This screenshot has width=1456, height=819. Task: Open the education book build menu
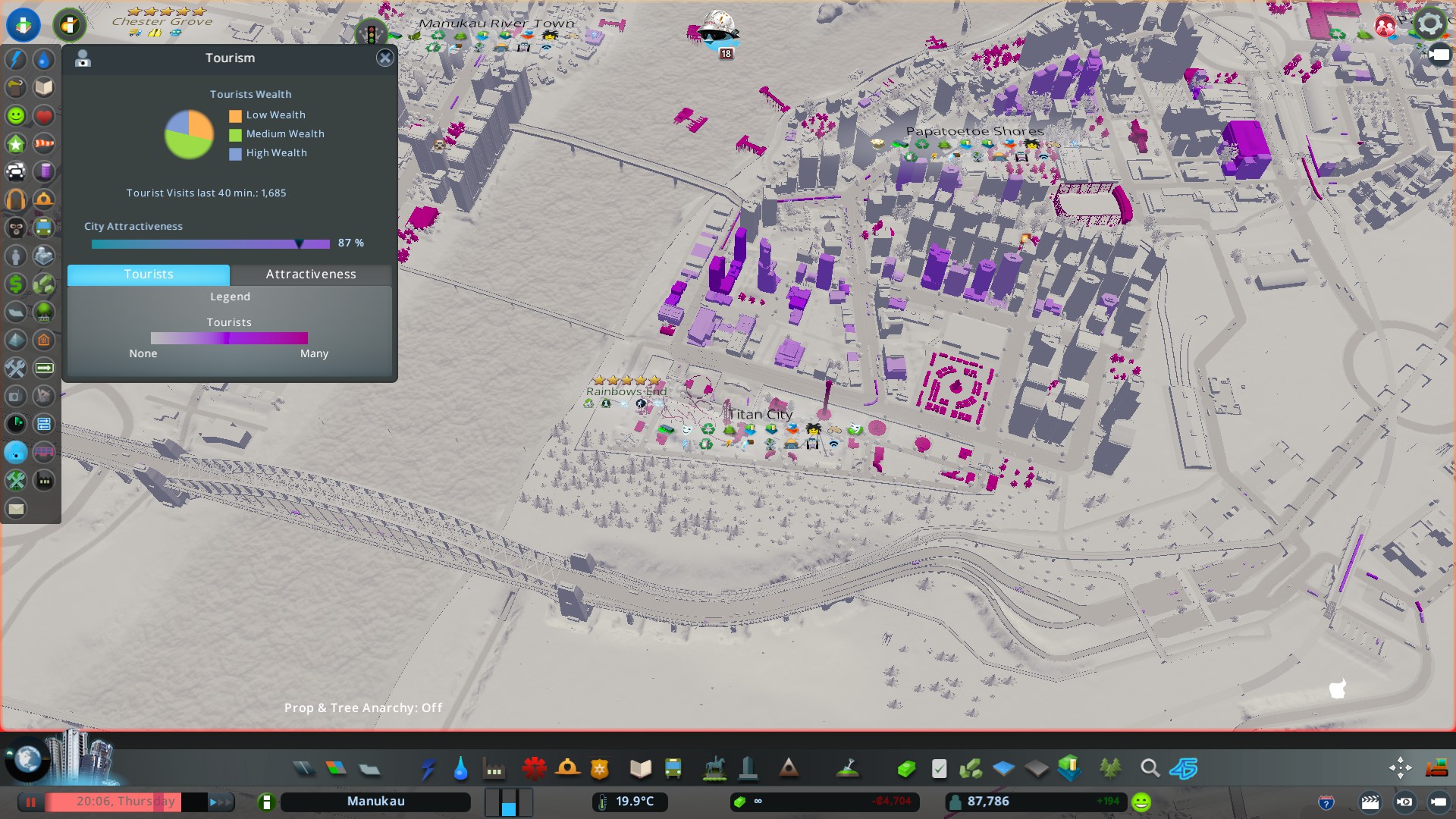(641, 769)
